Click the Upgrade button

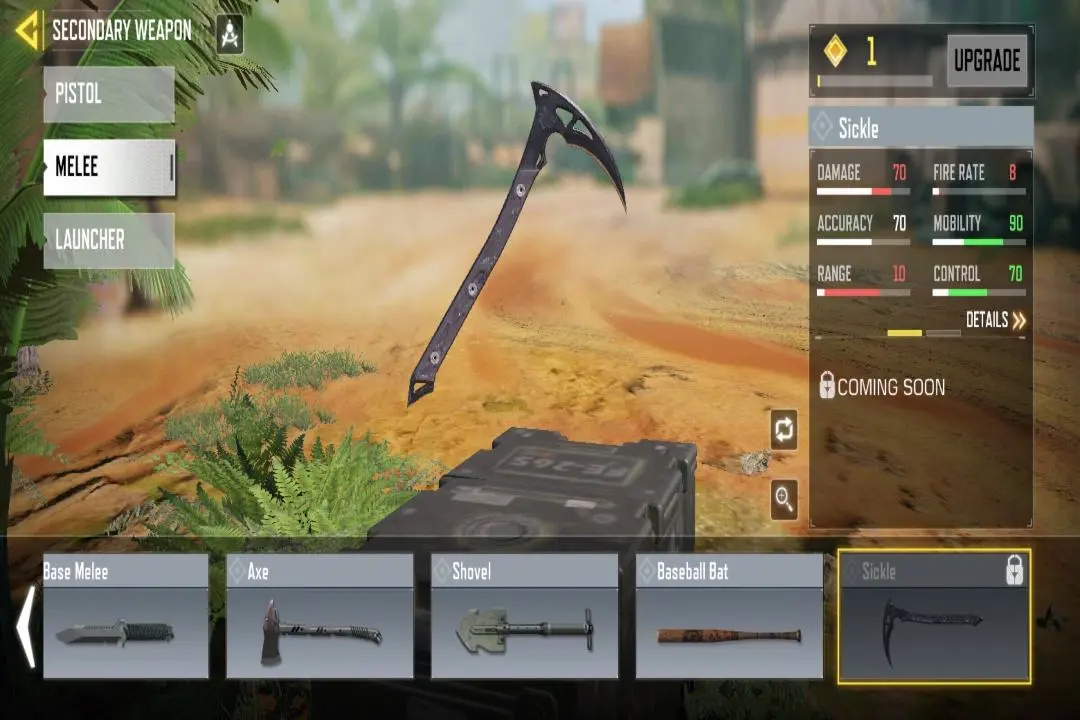(986, 61)
